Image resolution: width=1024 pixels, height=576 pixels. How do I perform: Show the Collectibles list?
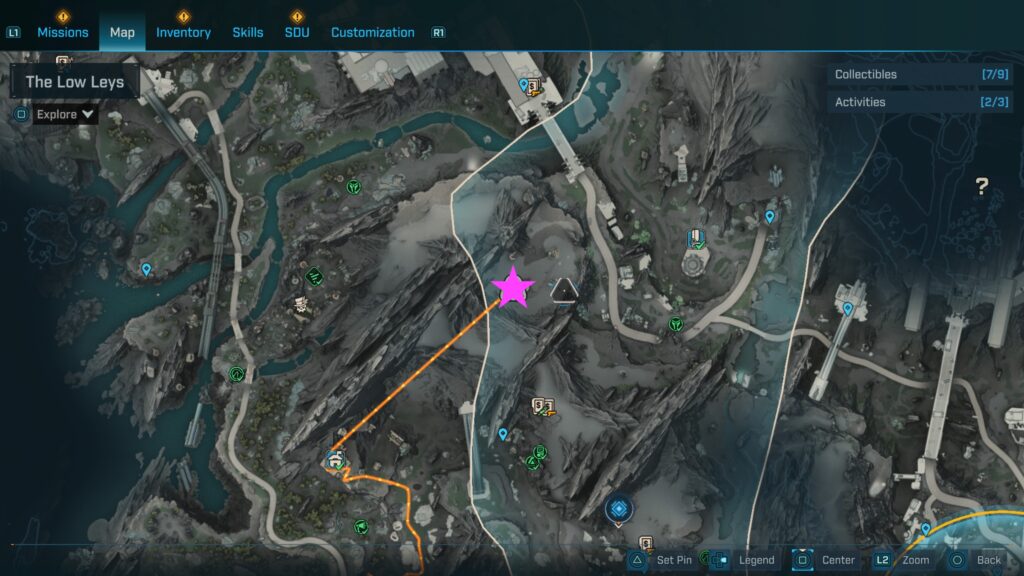tap(919, 74)
